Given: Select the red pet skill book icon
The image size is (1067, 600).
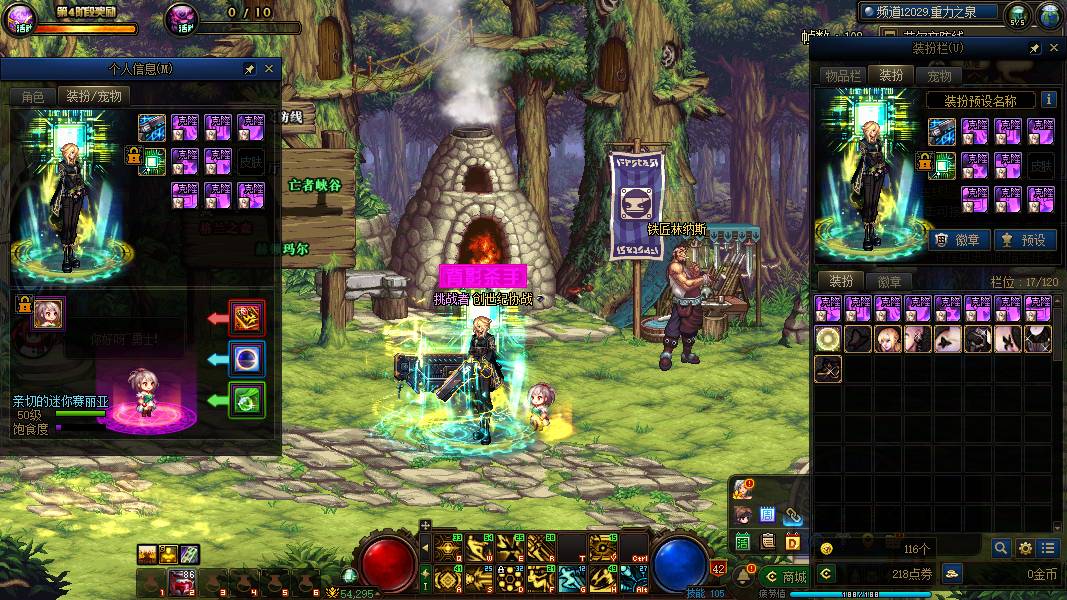Looking at the screenshot, I should [246, 318].
